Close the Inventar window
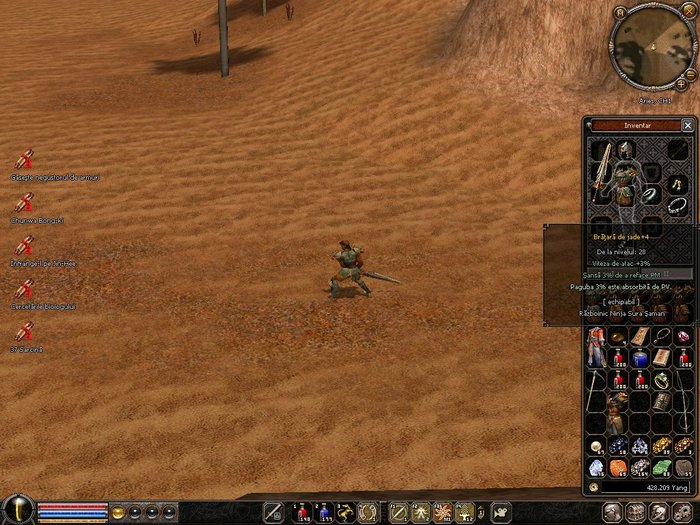 click(687, 125)
